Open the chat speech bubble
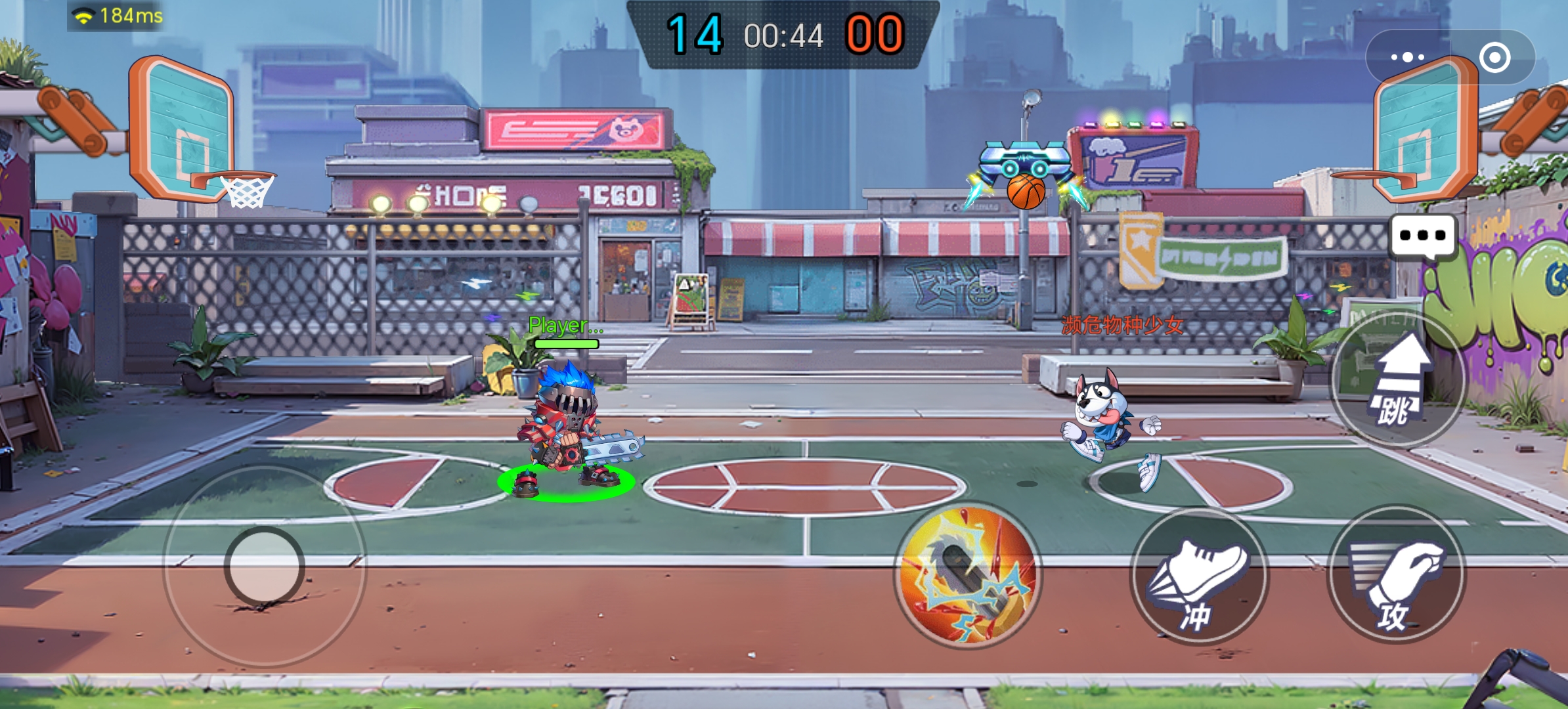Viewport: 1568px width, 709px height. (1422, 236)
